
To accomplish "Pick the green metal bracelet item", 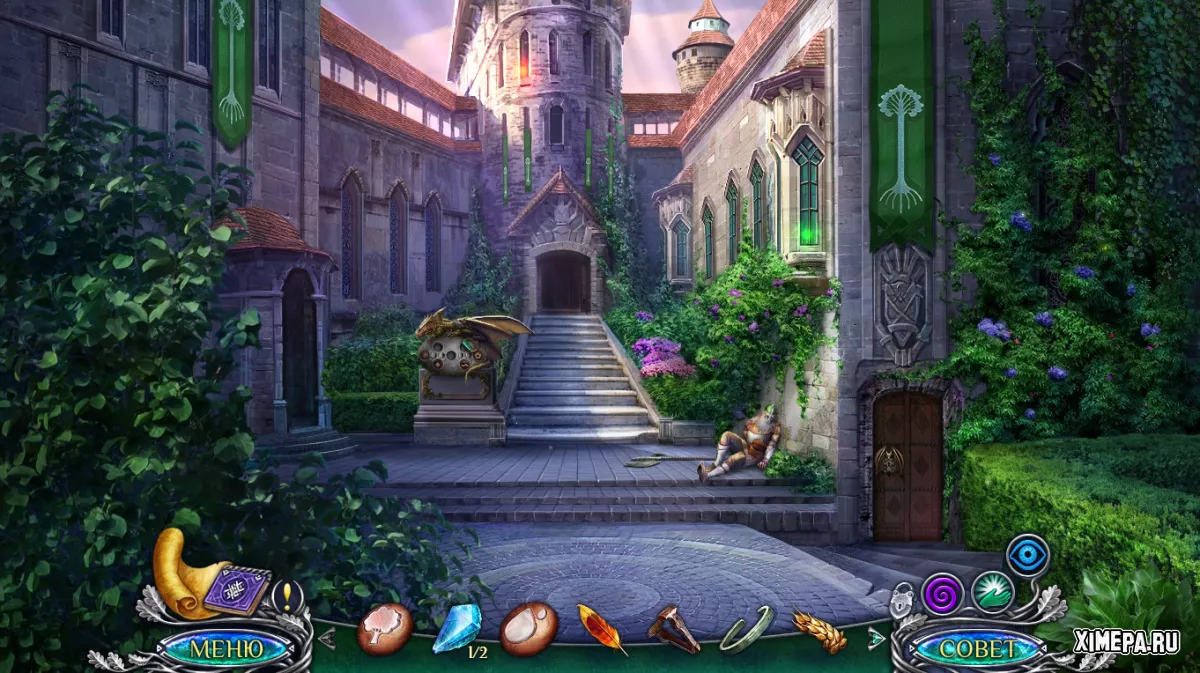I will (x=746, y=629).
